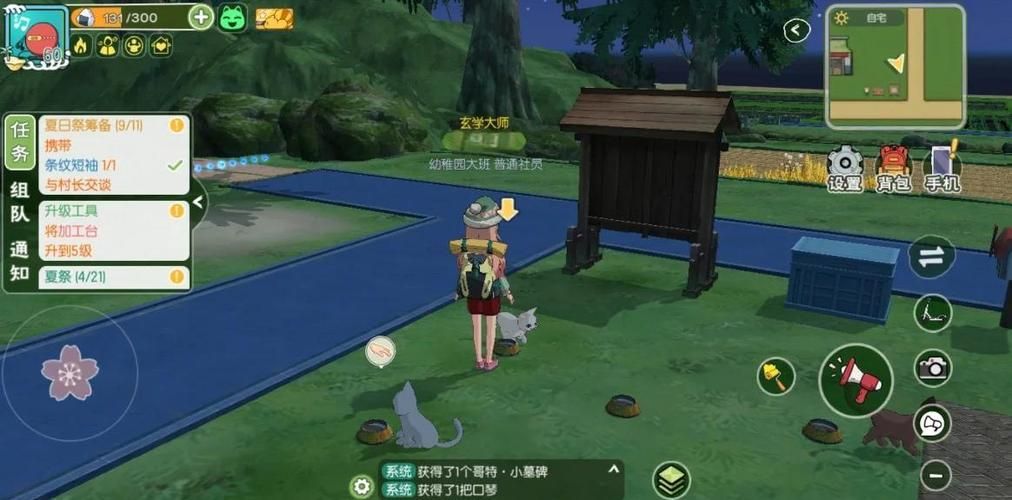The width and height of the screenshot is (1012, 500).
Task: Open the 背包 backpack
Action: click(893, 167)
